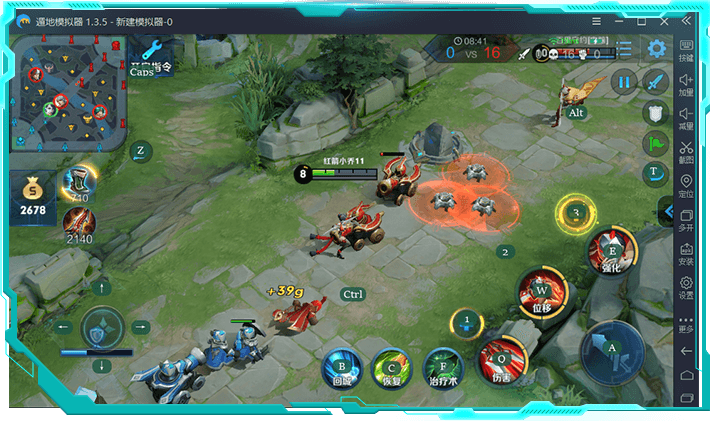Viewport: 710px width, 421px height.
Task: Open the battlefield minimap
Action: [x=69, y=93]
